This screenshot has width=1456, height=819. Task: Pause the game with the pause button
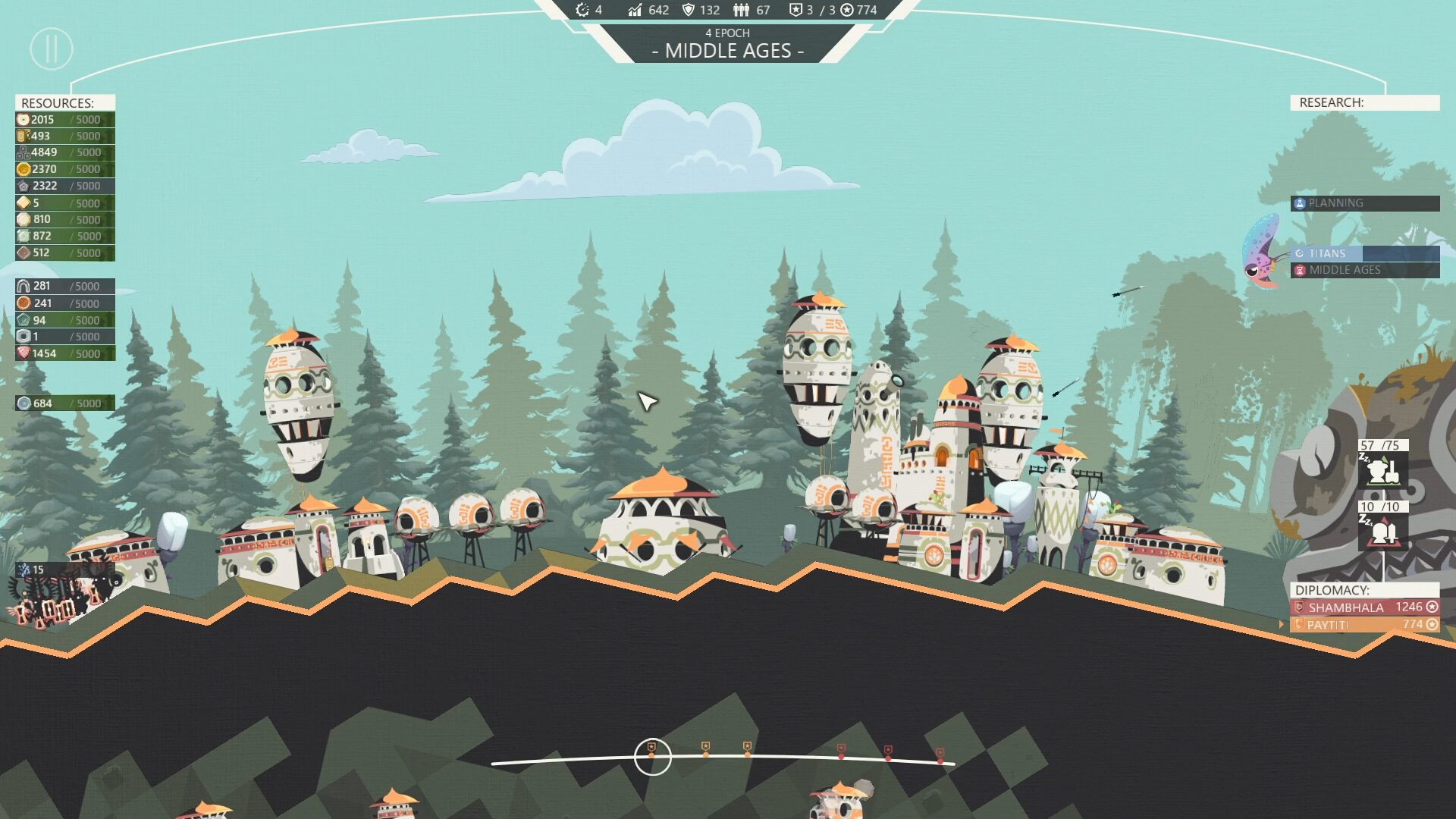(x=52, y=49)
